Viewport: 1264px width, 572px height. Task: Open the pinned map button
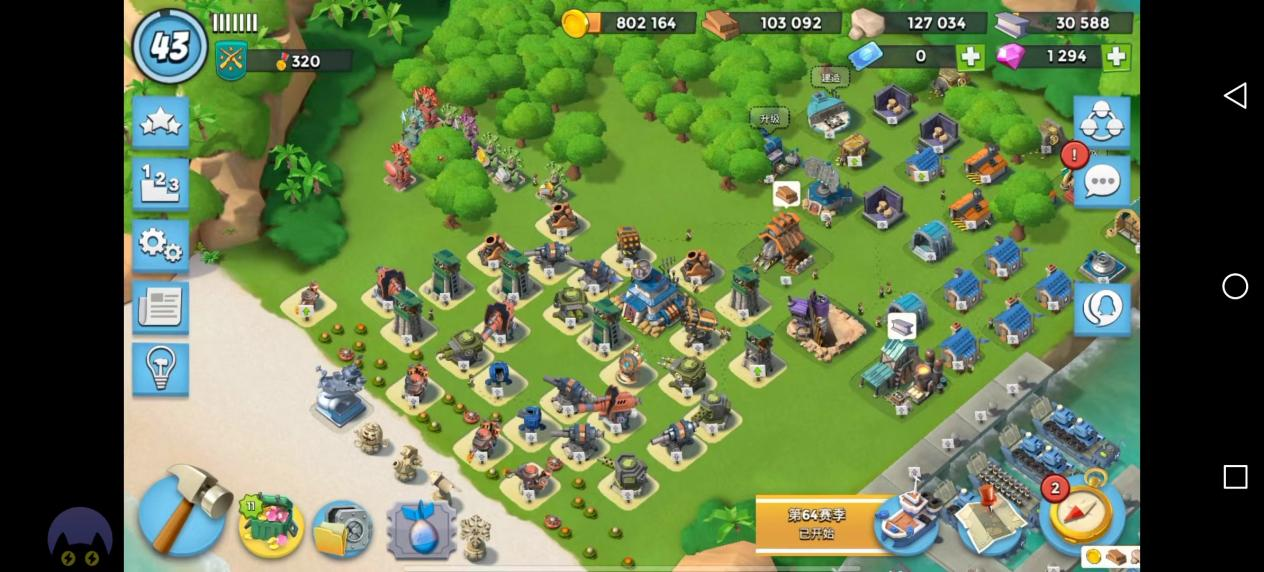coord(987,519)
